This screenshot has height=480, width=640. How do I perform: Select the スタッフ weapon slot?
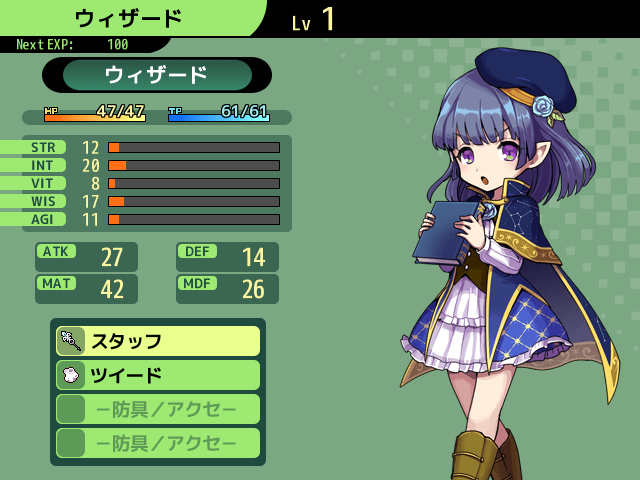pyautogui.click(x=158, y=341)
